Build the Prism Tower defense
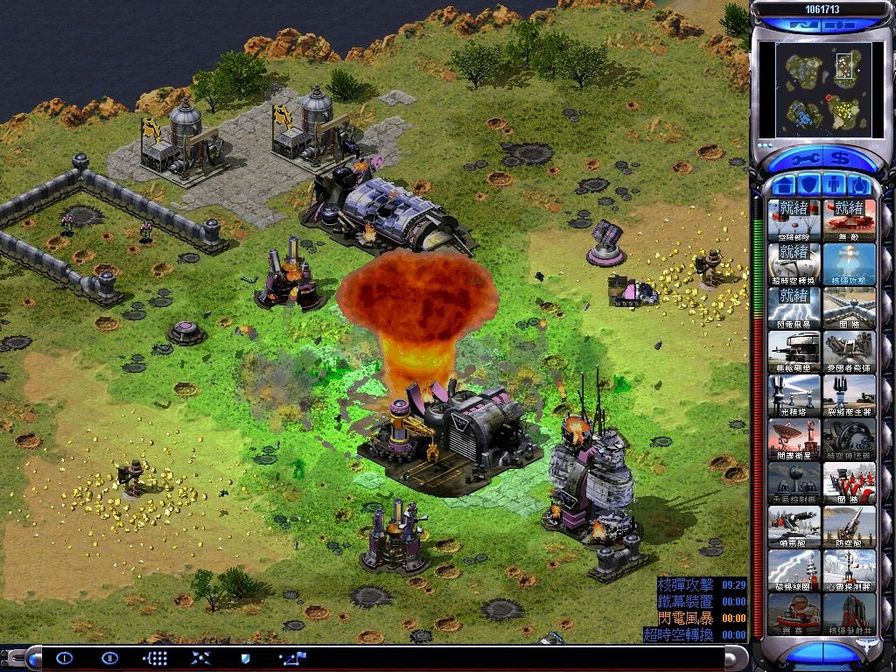 795,394
